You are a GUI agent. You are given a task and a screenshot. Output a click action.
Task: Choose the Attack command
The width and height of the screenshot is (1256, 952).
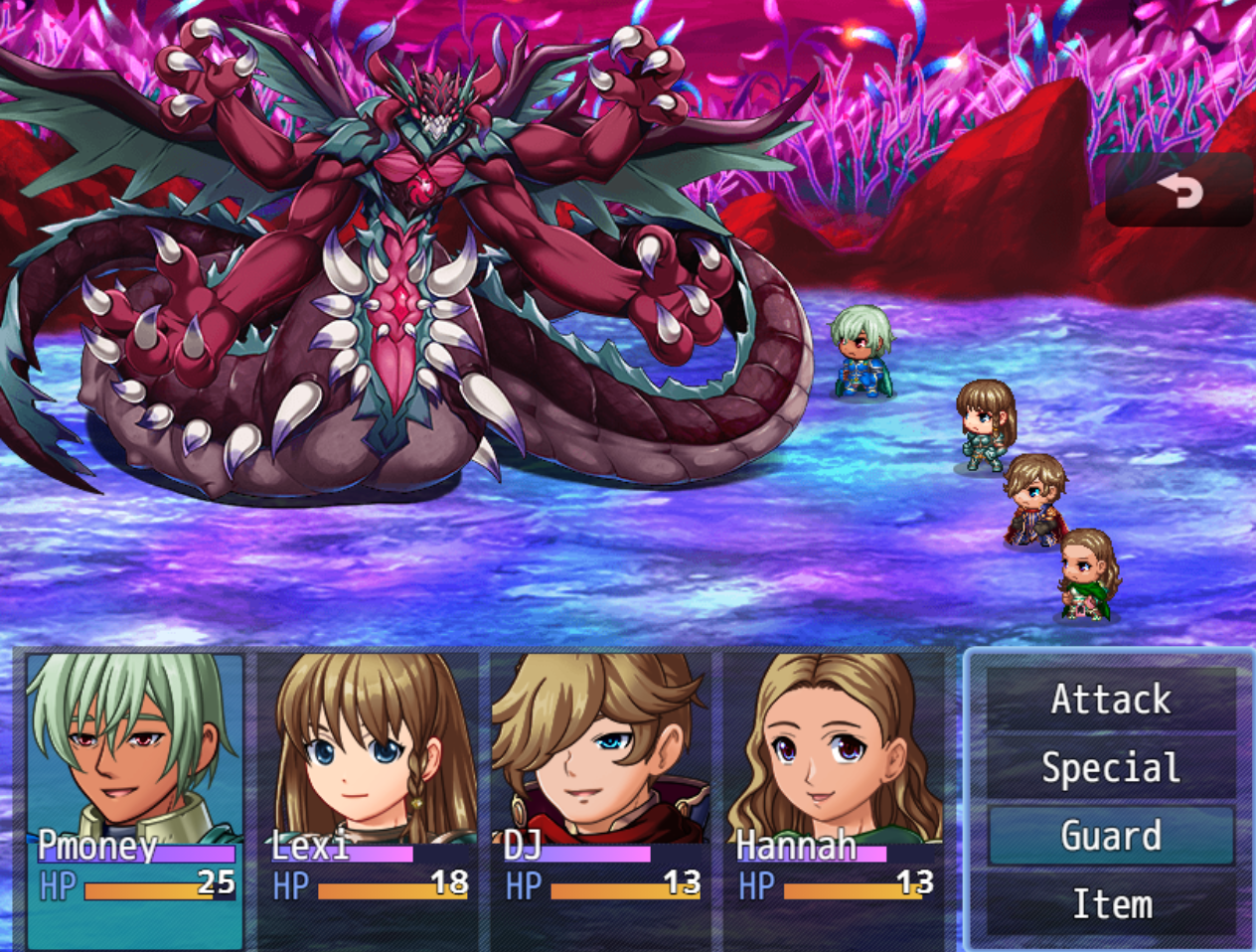point(1111,700)
